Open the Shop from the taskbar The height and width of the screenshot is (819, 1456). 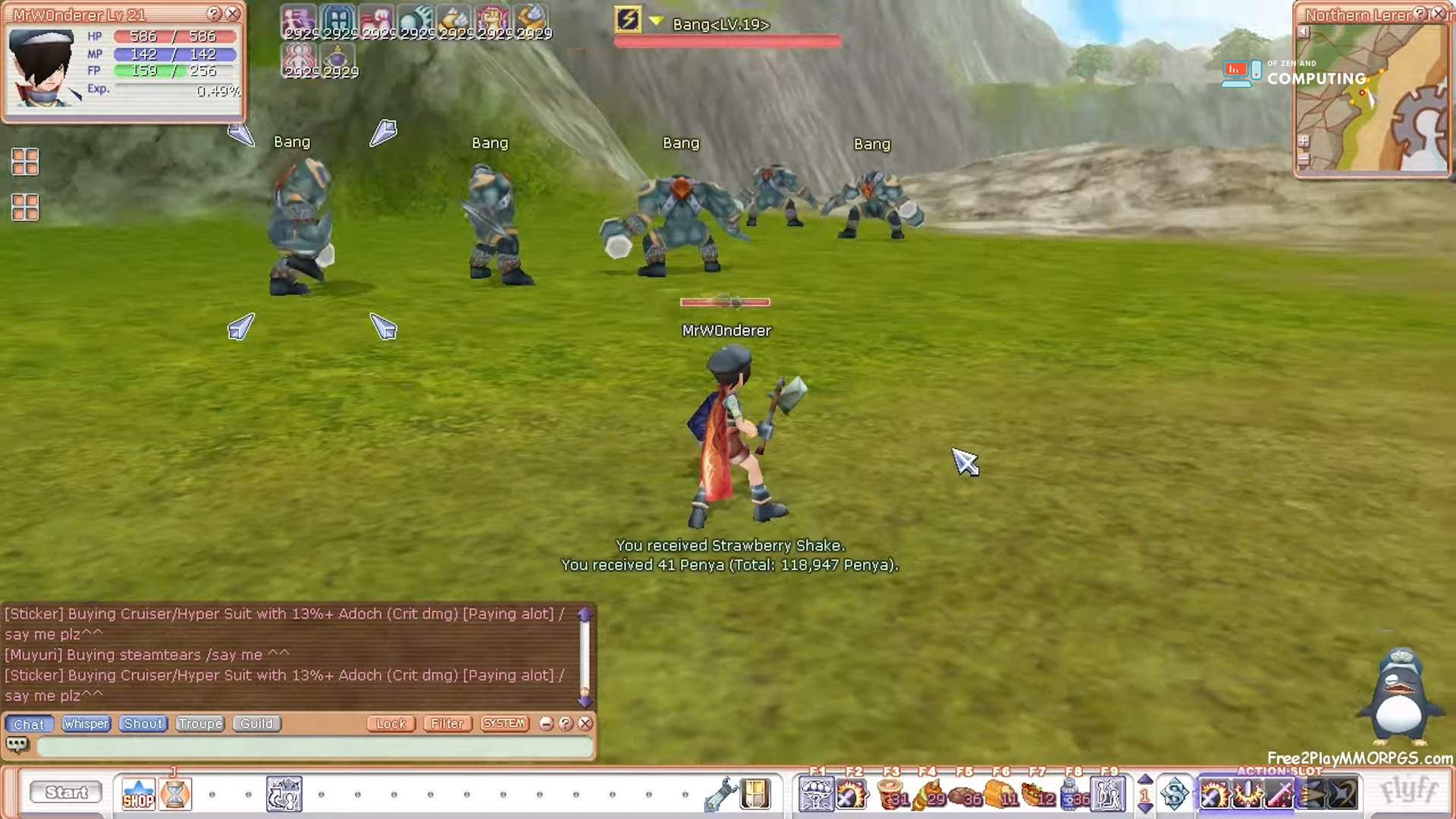point(139,795)
